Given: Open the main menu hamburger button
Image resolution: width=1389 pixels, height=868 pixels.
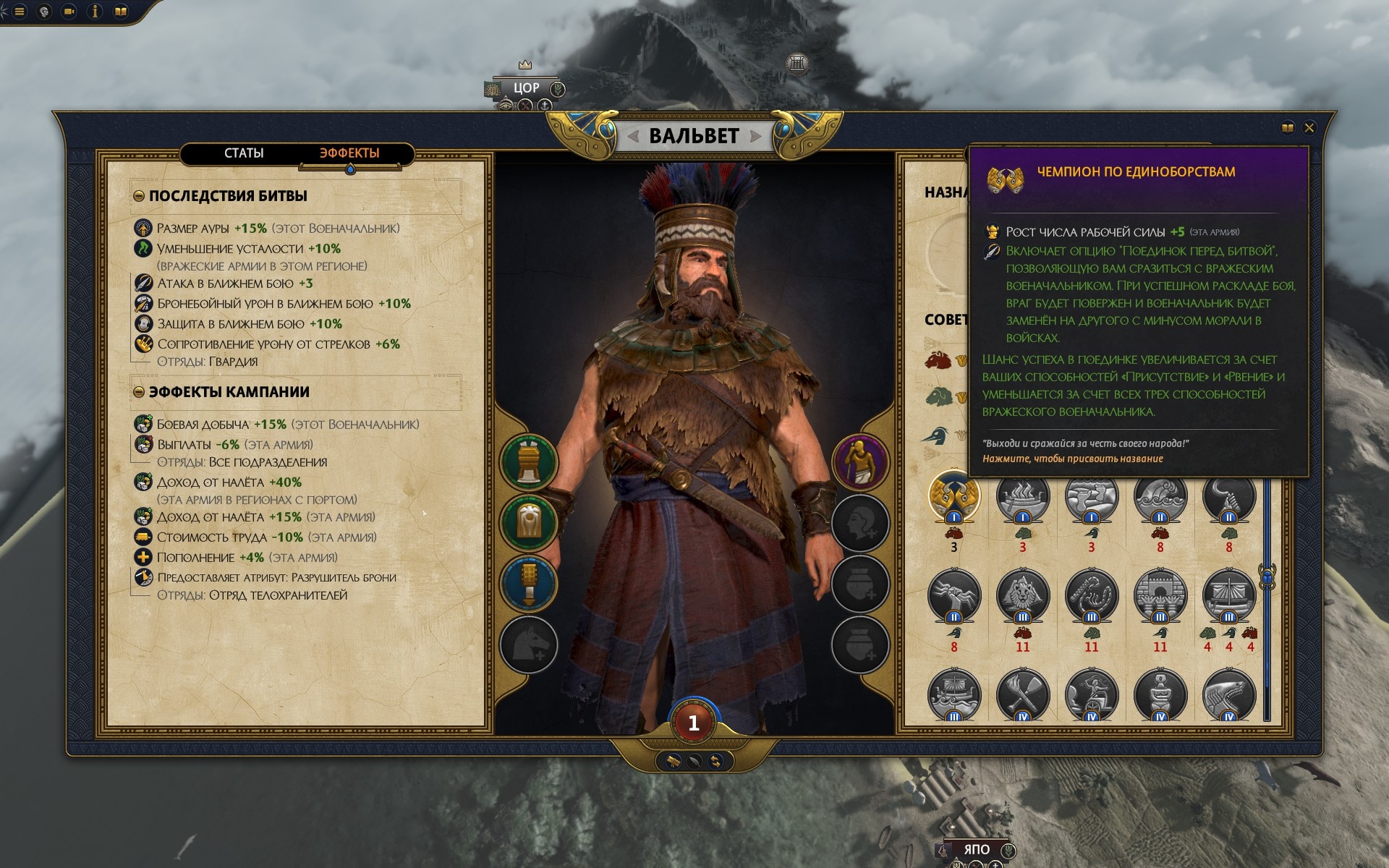Looking at the screenshot, I should pos(20,12).
